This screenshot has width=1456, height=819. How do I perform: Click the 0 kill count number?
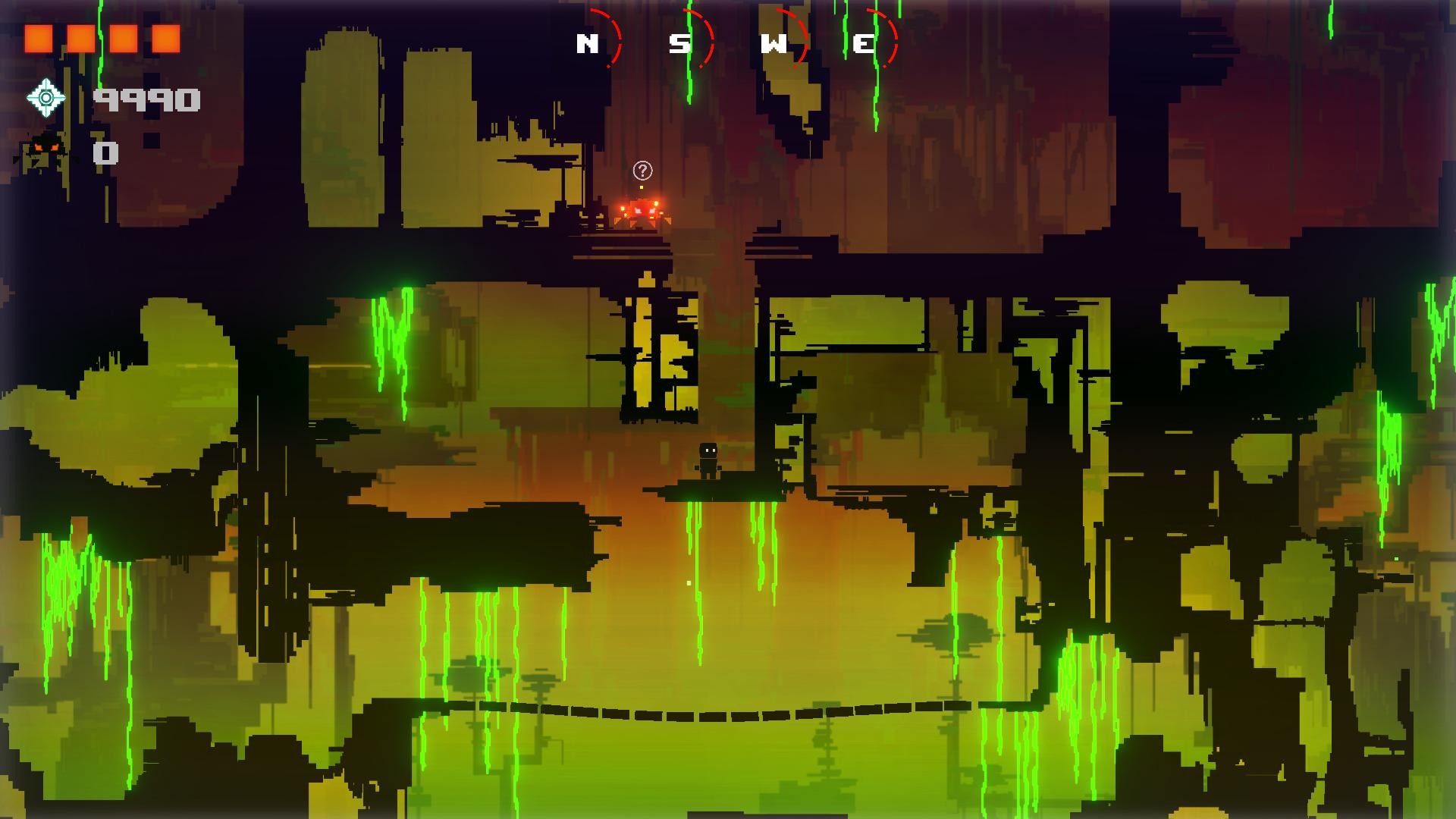106,153
